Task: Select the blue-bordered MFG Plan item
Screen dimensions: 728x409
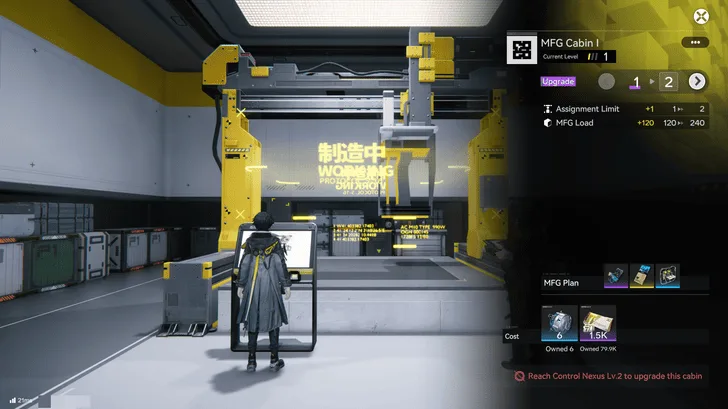Action: [668, 278]
